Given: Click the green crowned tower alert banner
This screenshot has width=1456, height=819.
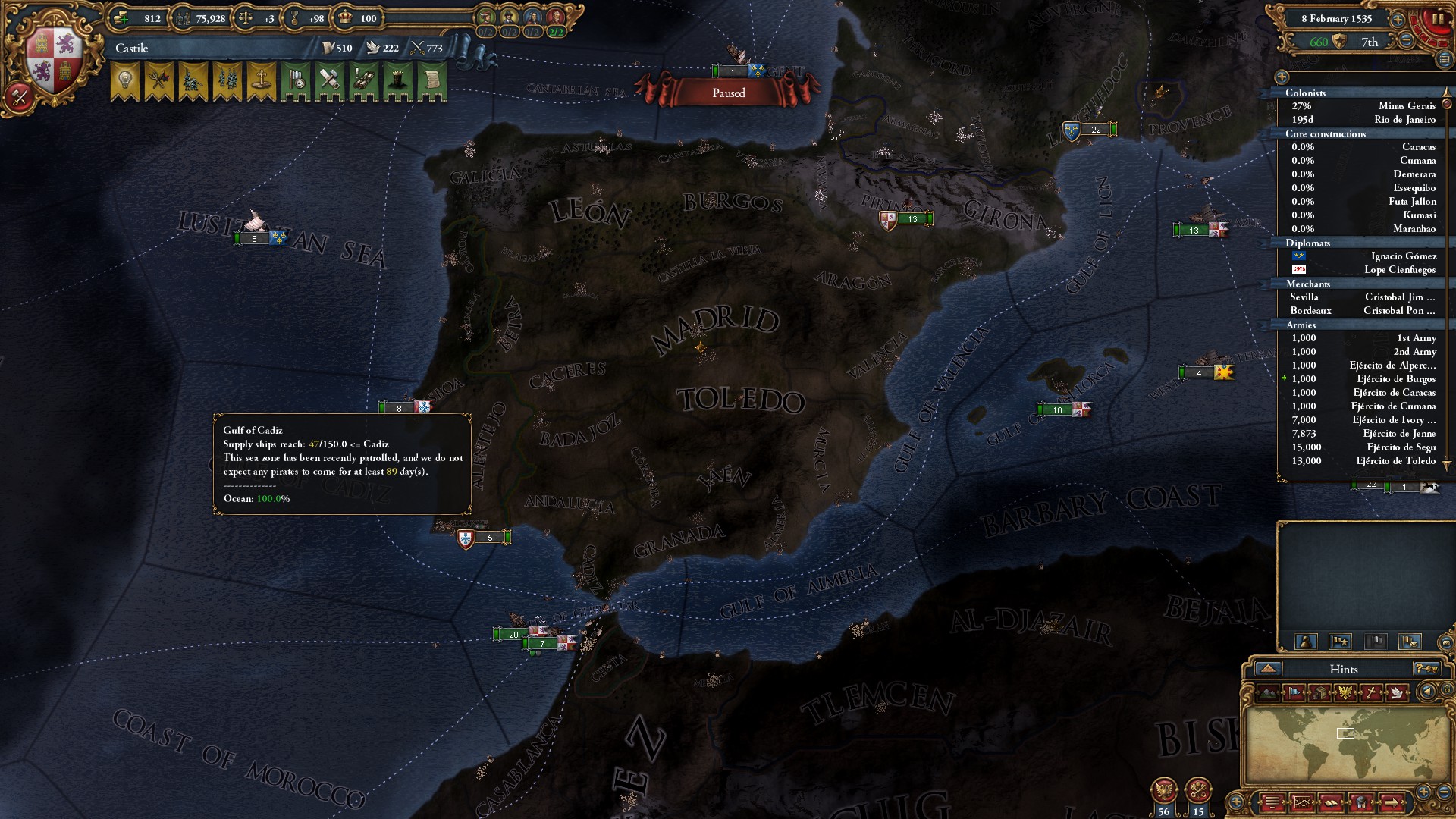Looking at the screenshot, I should pyautogui.click(x=398, y=80).
